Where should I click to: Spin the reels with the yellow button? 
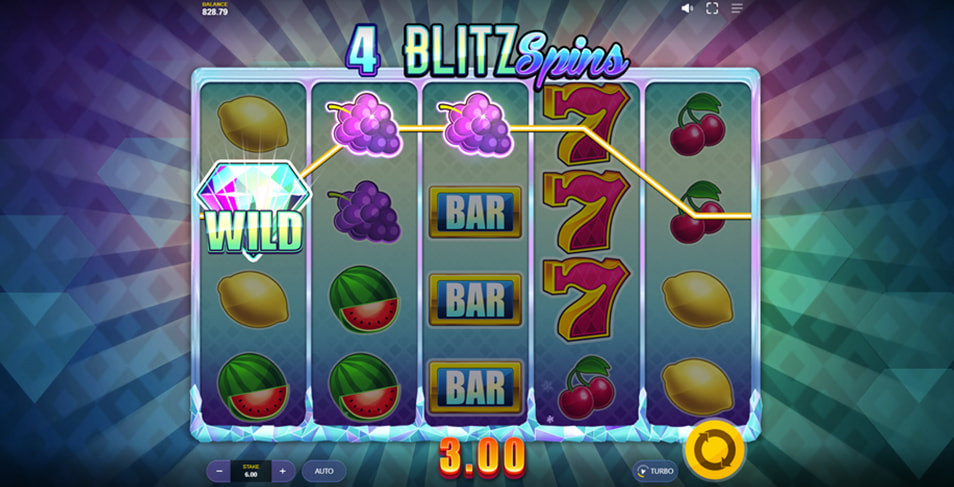tap(714, 450)
